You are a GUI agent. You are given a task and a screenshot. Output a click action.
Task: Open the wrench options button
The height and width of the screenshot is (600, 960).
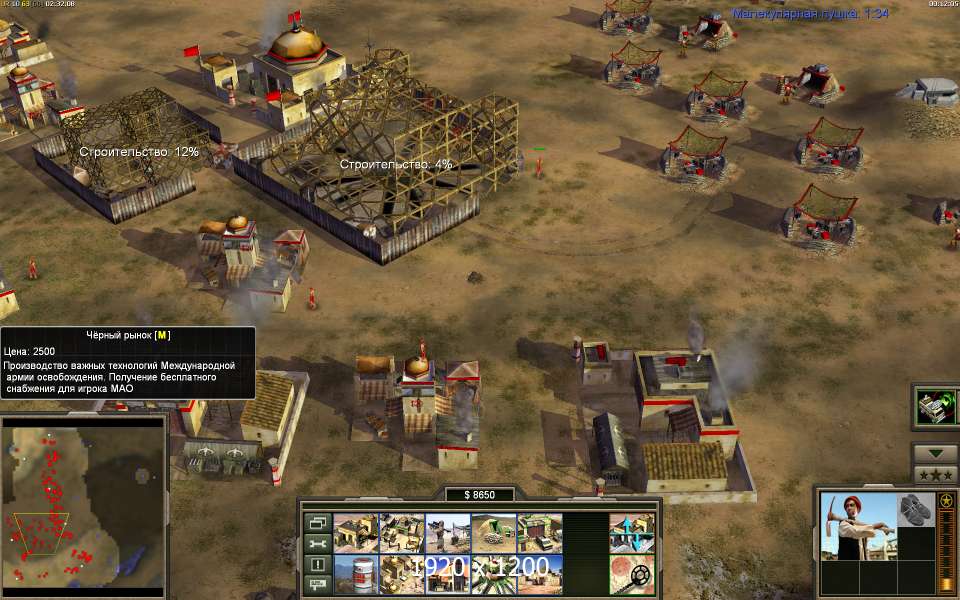click(x=316, y=543)
